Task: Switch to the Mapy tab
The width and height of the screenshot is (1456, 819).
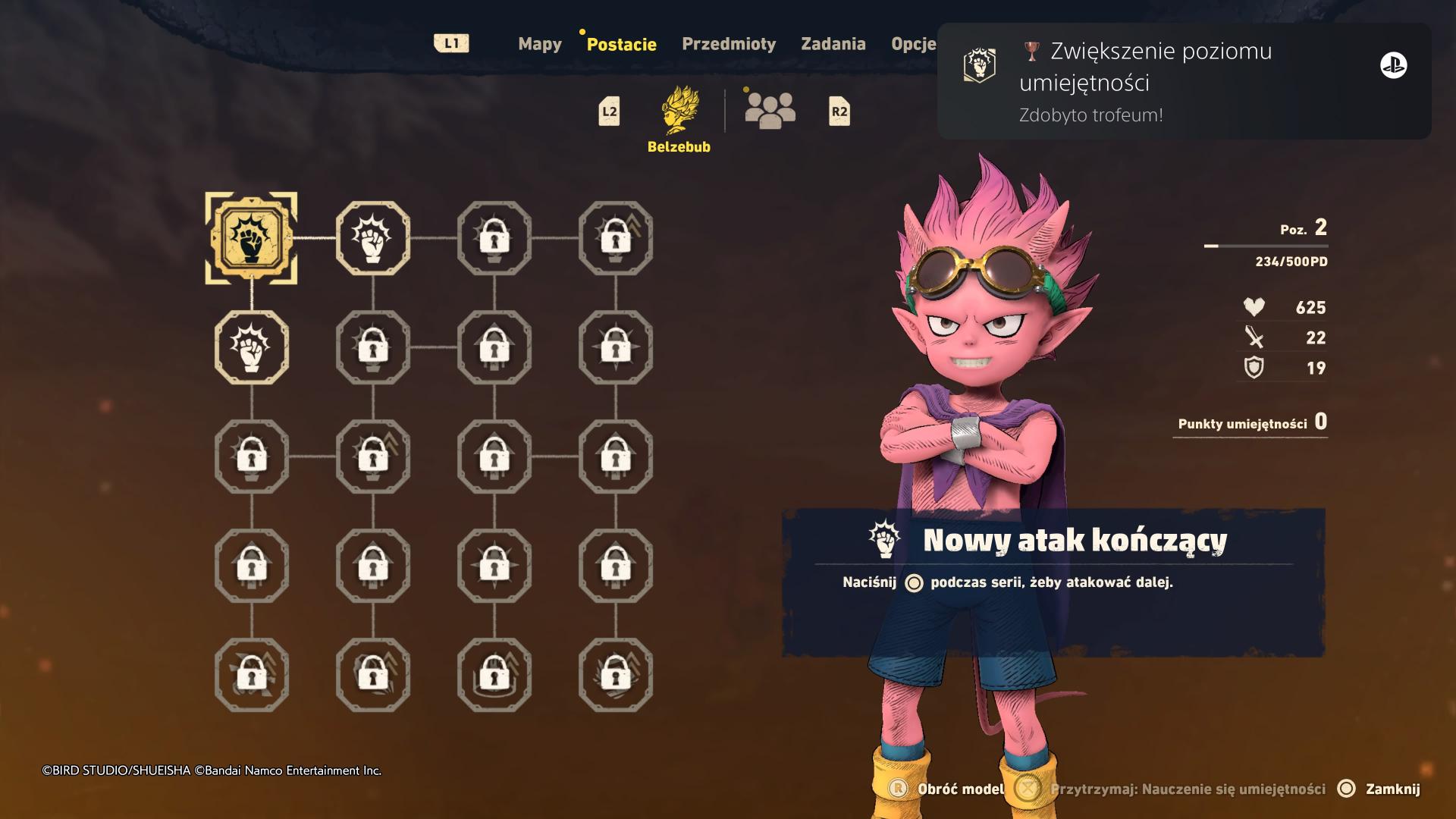Action: [539, 44]
